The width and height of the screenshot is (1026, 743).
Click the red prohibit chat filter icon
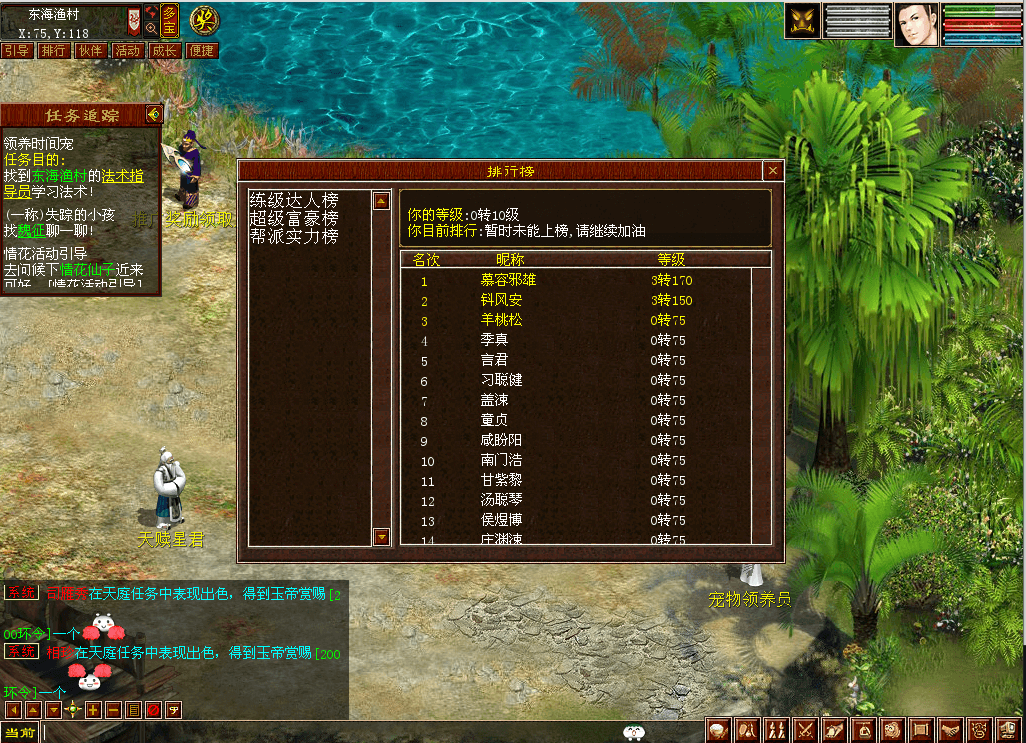[x=153, y=710]
